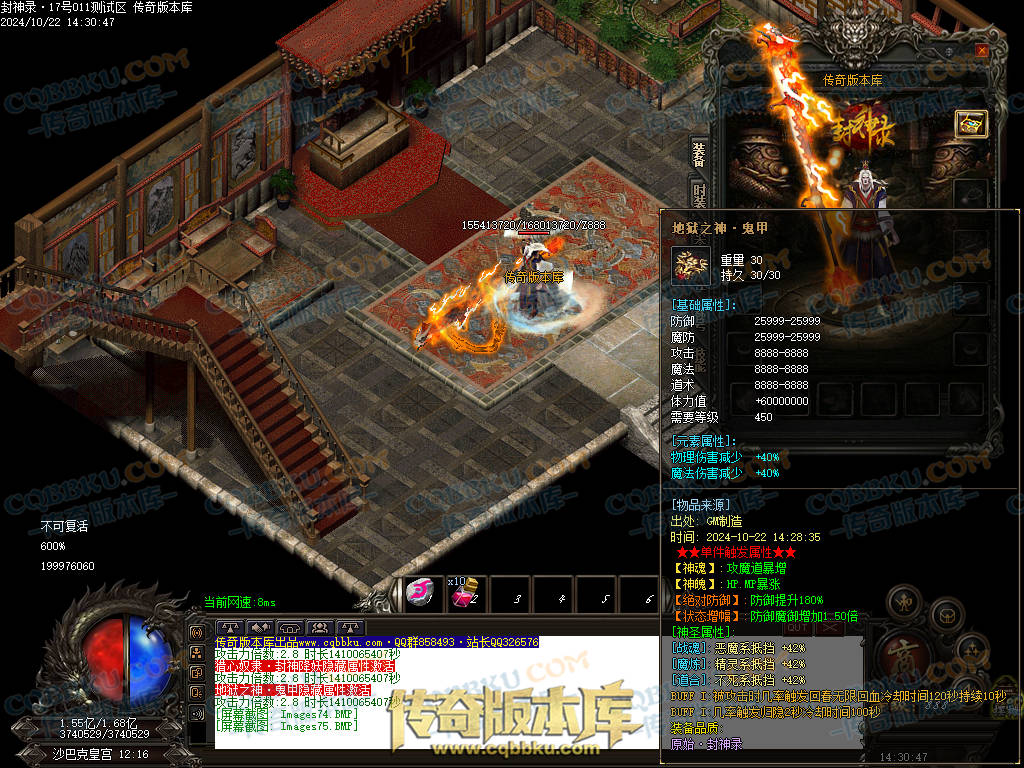The width and height of the screenshot is (1024, 768).
Task: Click the top round menu button with the gold glyph
Action: click(x=904, y=601)
